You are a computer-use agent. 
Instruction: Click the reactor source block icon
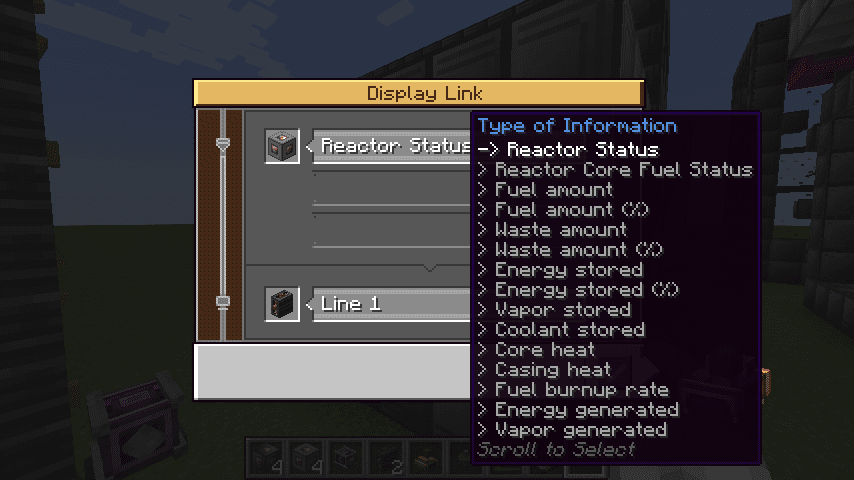282,146
